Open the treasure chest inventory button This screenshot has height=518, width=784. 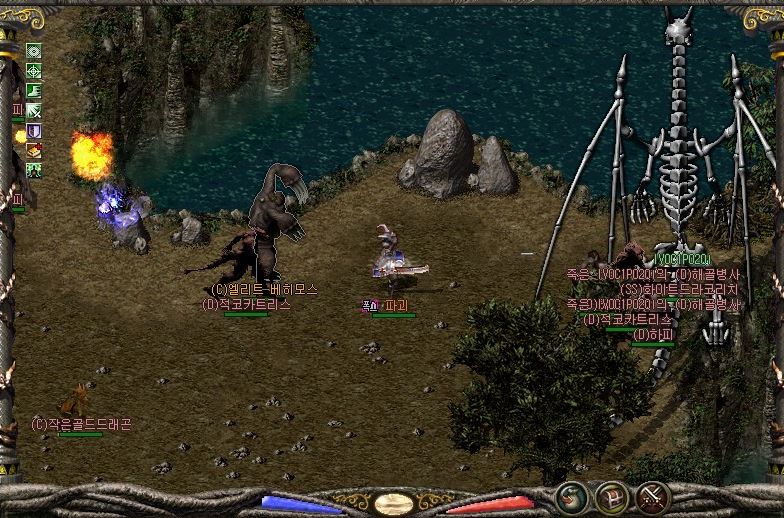pyautogui.click(x=611, y=496)
